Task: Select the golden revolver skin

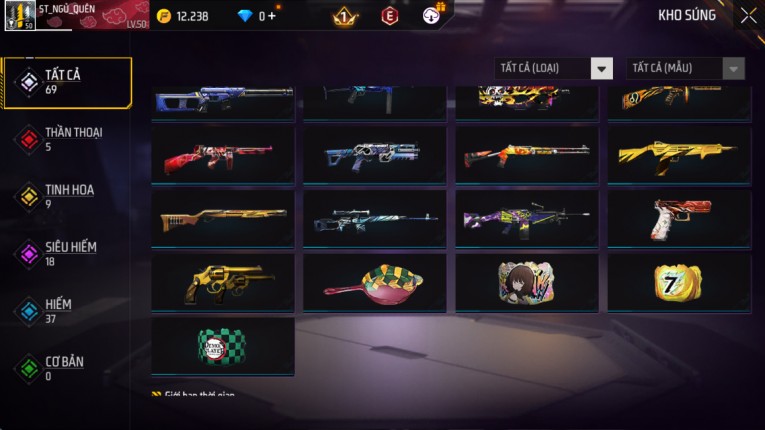Action: click(223, 282)
